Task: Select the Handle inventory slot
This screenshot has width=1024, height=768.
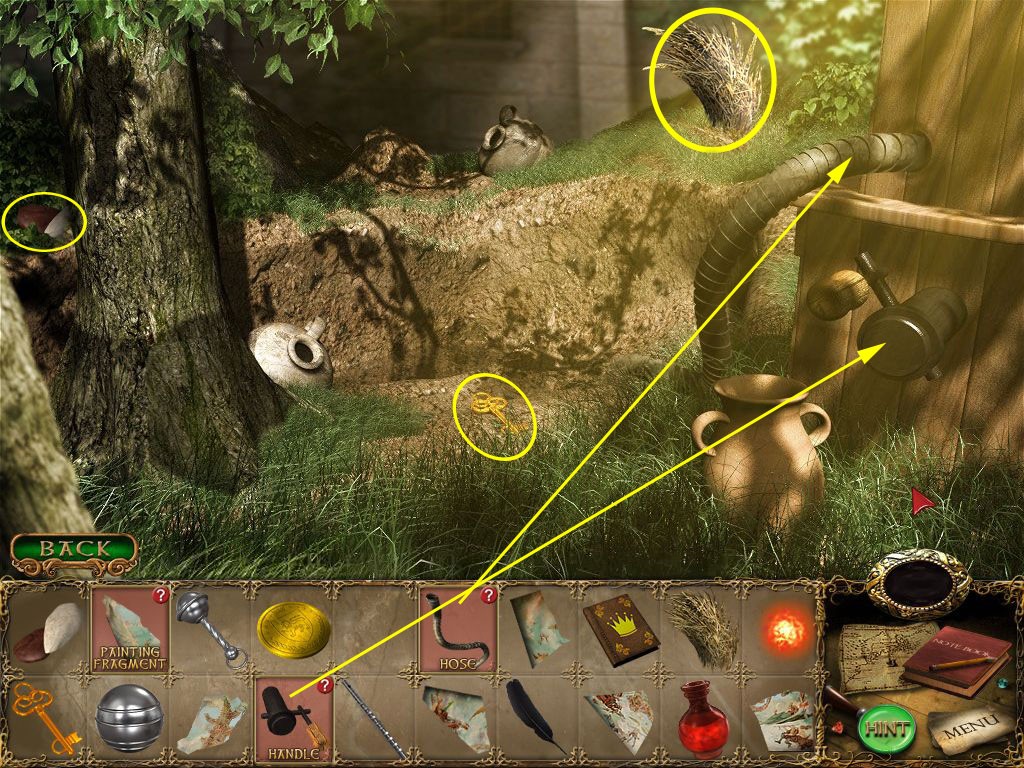Action: click(x=293, y=719)
